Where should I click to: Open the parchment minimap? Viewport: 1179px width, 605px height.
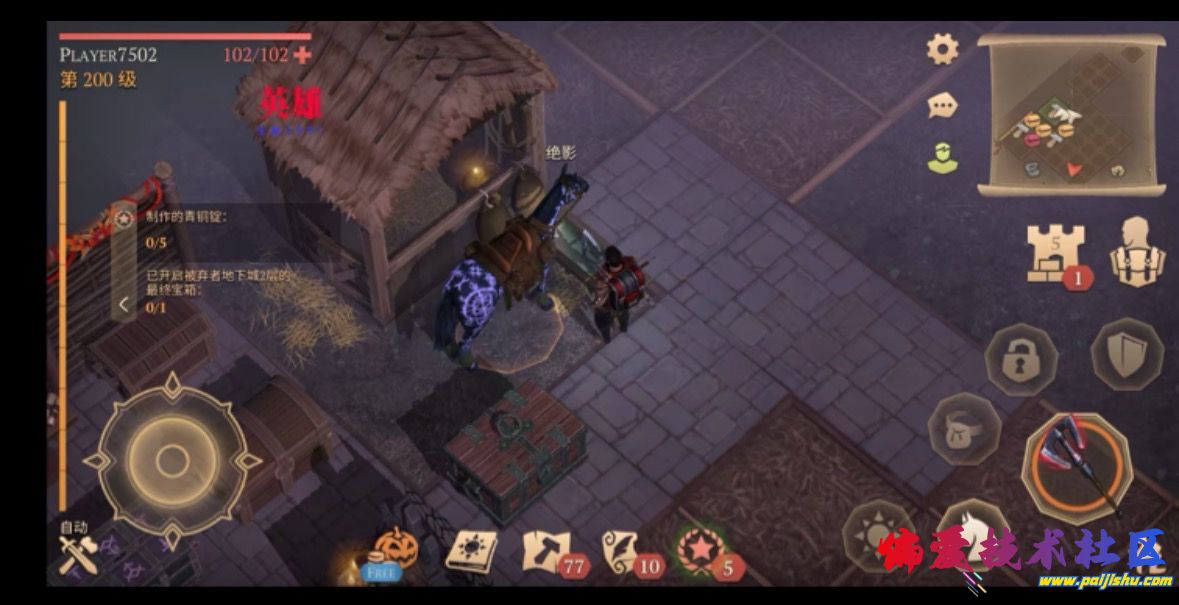pos(1071,114)
